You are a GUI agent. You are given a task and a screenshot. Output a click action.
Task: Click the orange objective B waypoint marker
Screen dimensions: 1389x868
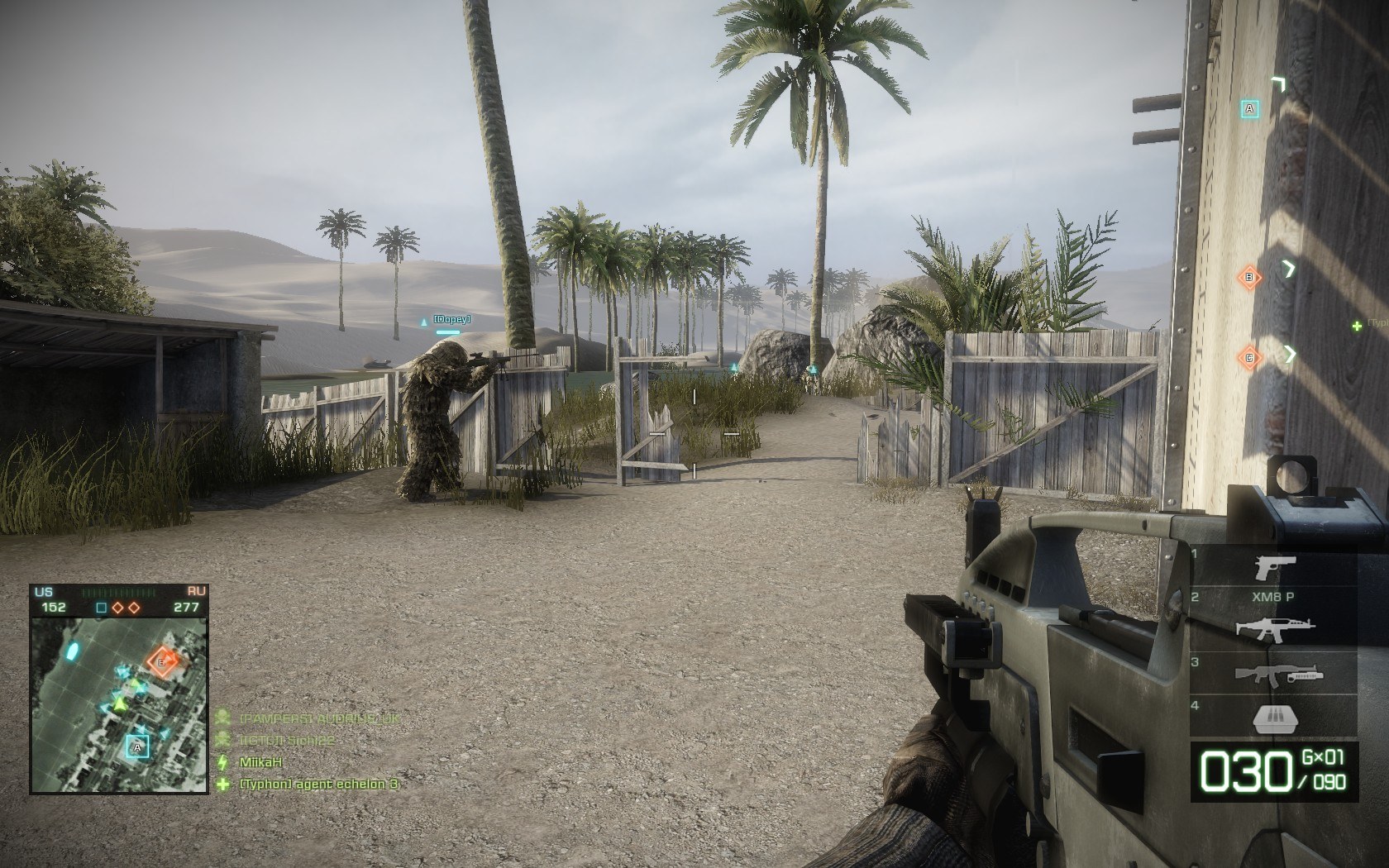click(1249, 277)
